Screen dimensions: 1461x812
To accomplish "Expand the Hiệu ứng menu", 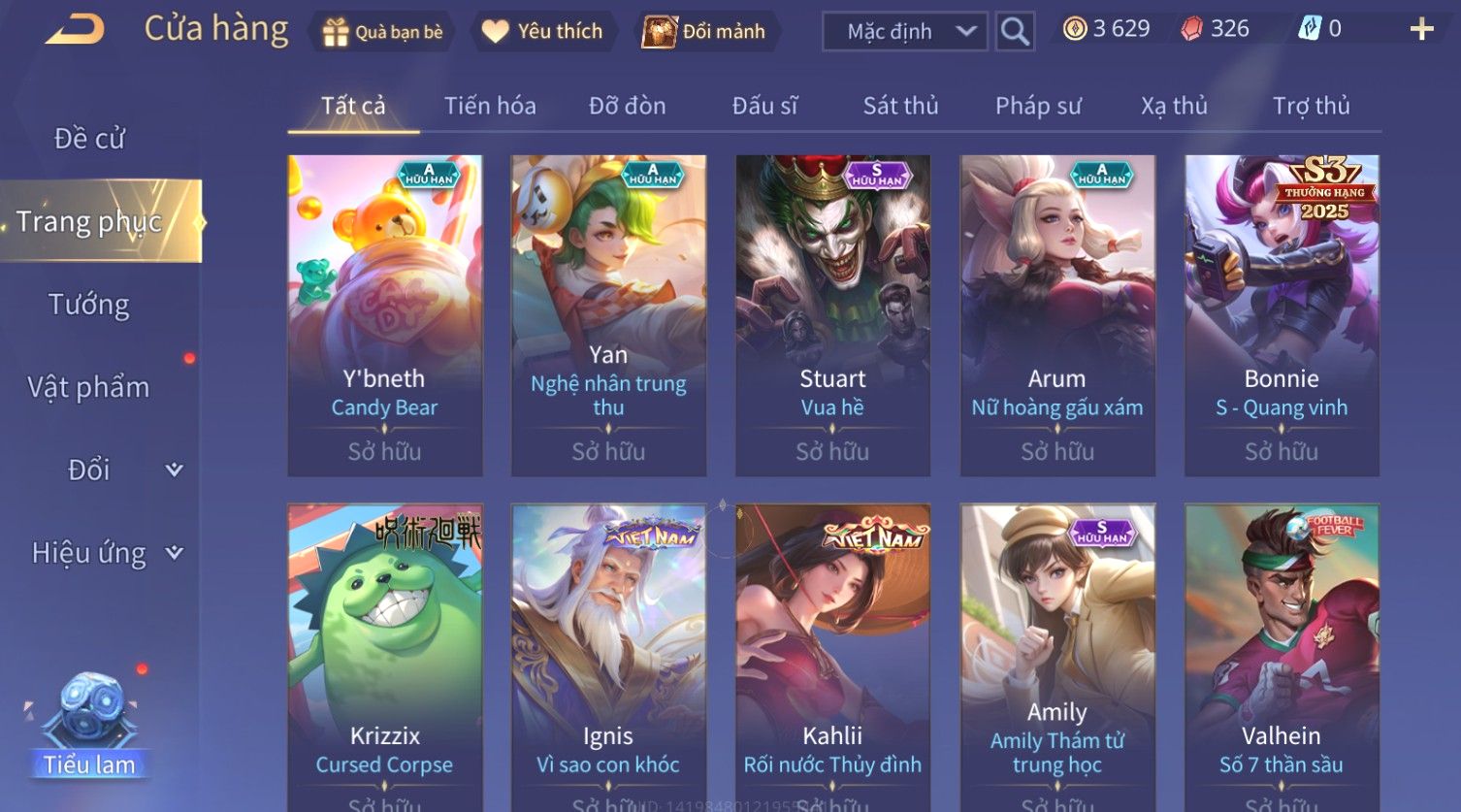I will point(105,553).
